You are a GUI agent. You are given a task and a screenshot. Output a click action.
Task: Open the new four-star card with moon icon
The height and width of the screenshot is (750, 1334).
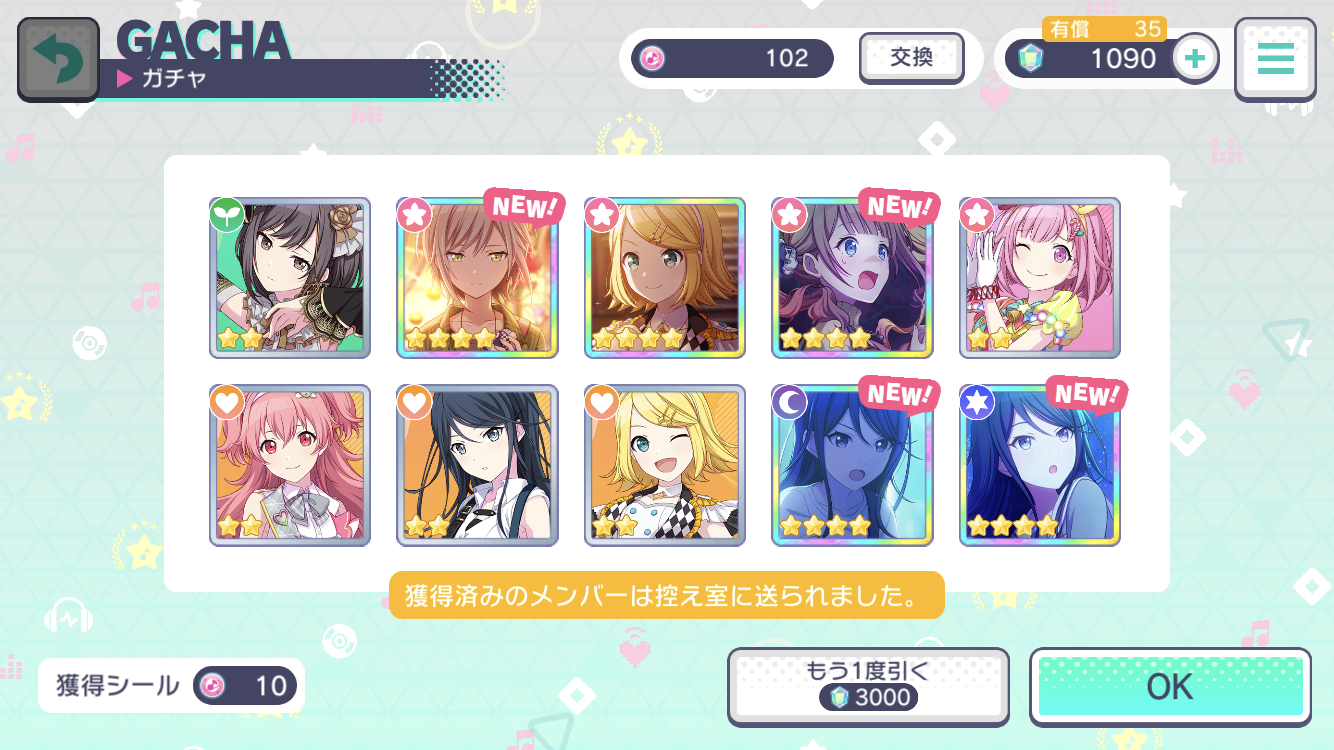pyautogui.click(x=852, y=465)
